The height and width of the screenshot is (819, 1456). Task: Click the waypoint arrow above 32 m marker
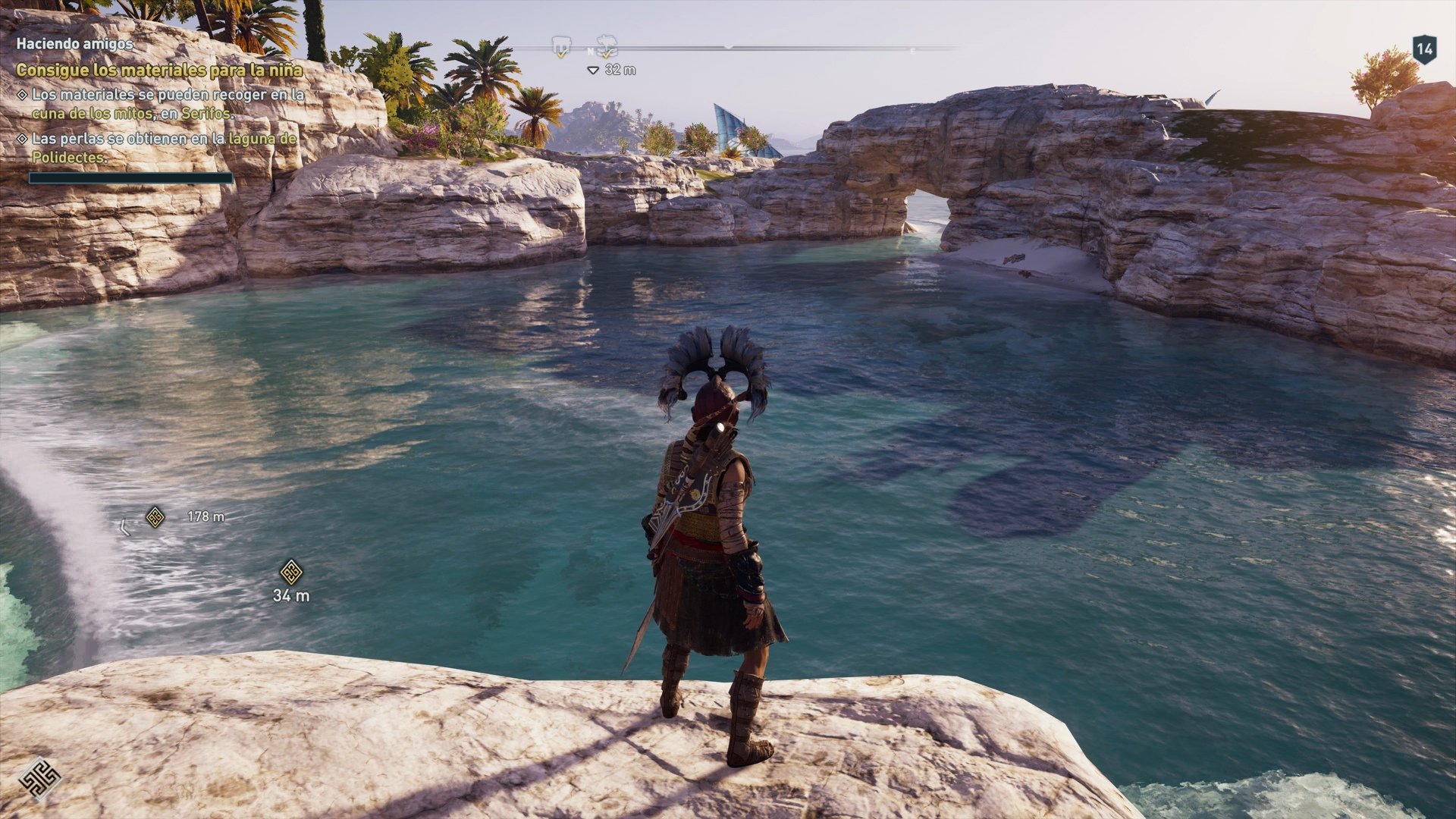(x=593, y=68)
